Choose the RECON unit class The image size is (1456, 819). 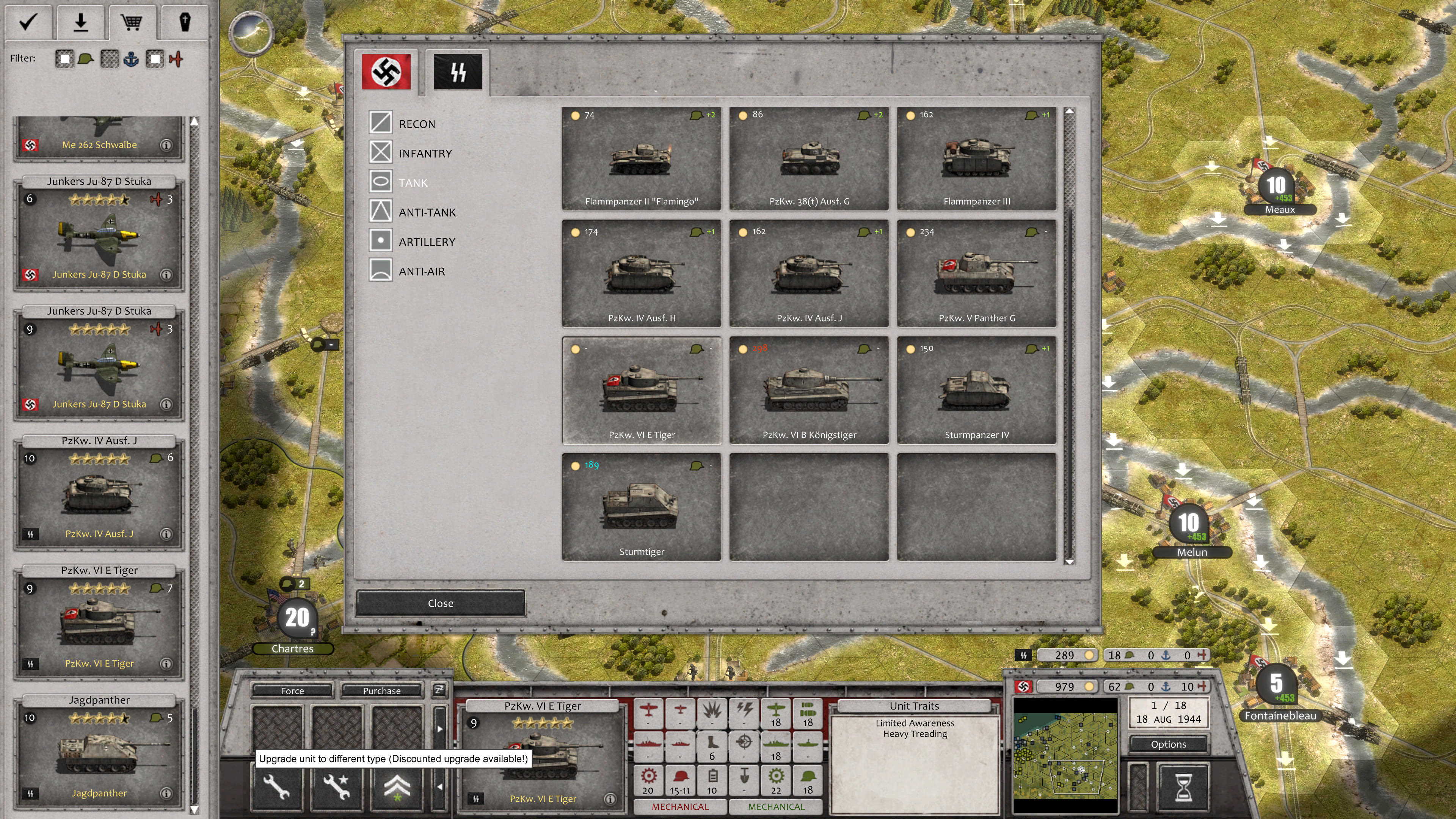(417, 124)
